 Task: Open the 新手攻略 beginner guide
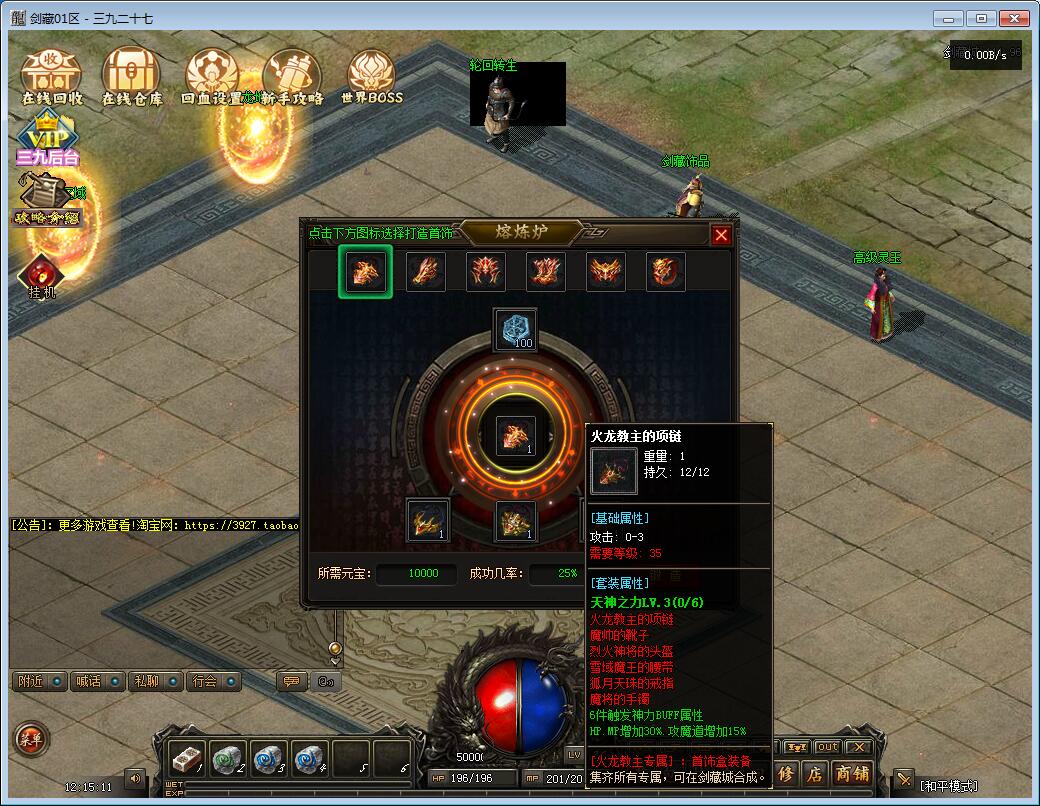click(x=292, y=75)
